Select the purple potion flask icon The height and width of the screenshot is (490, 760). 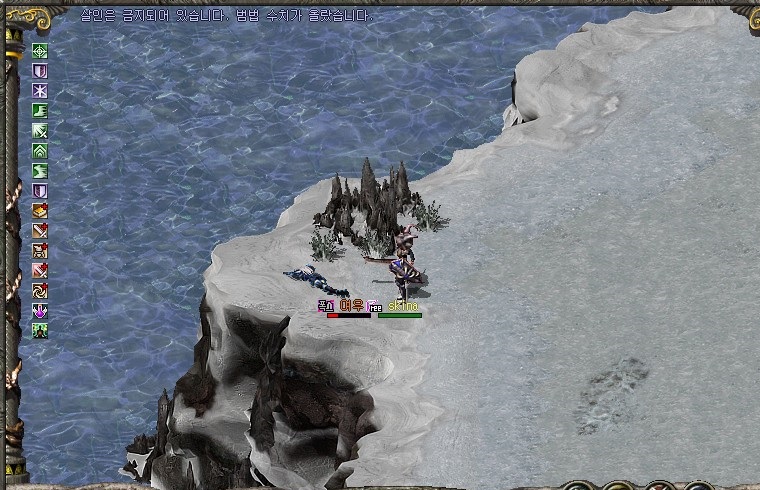pos(40,311)
